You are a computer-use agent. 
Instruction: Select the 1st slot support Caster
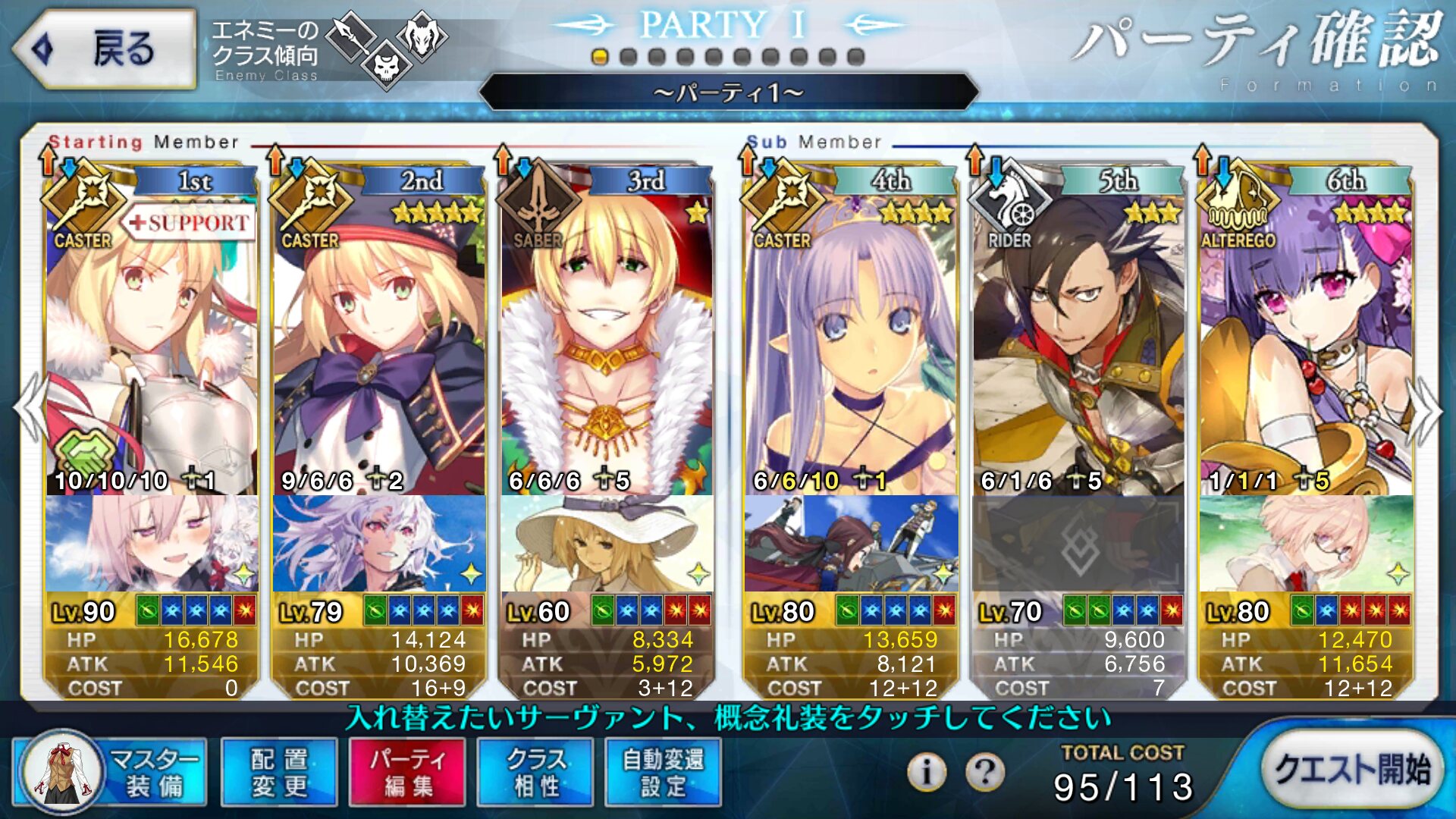(152, 341)
